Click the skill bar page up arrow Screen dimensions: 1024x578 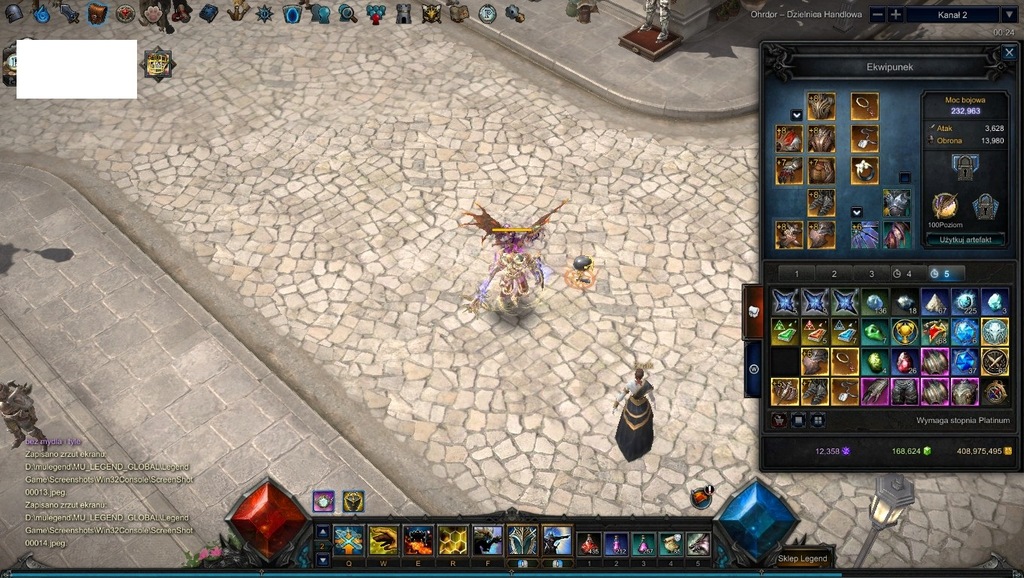pyautogui.click(x=322, y=531)
